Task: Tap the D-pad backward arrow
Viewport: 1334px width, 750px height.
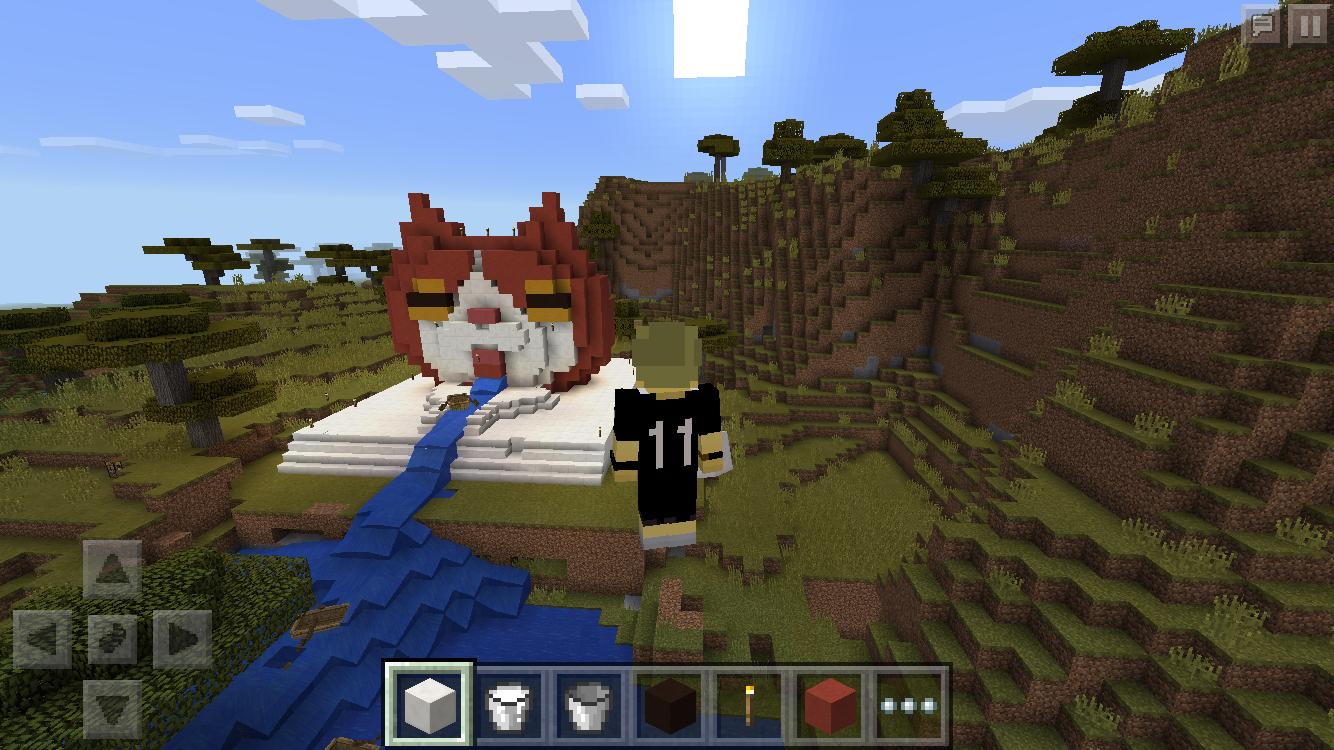Action: (x=112, y=708)
